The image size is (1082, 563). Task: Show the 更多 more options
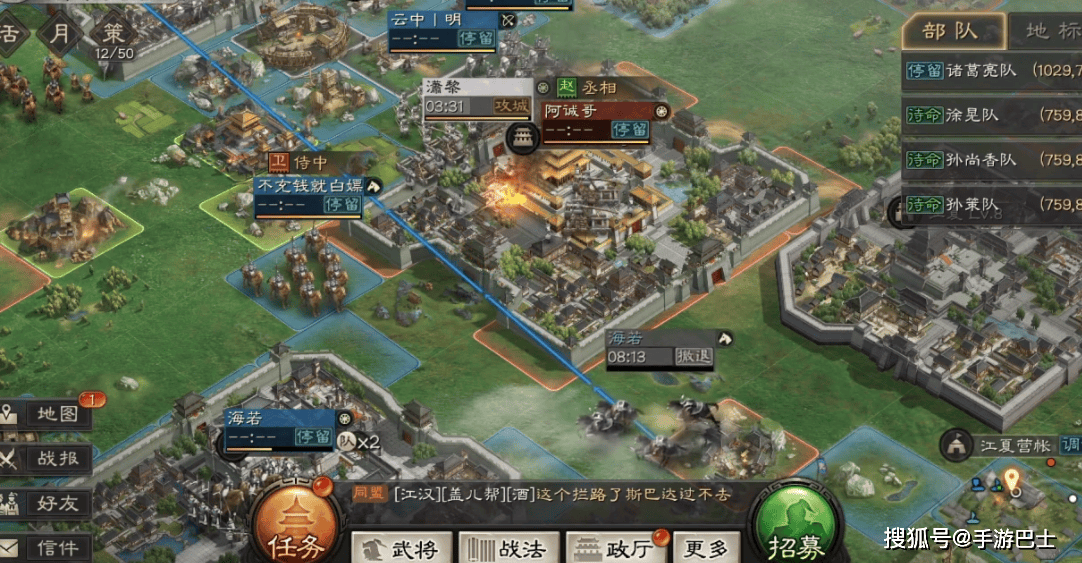(707, 548)
